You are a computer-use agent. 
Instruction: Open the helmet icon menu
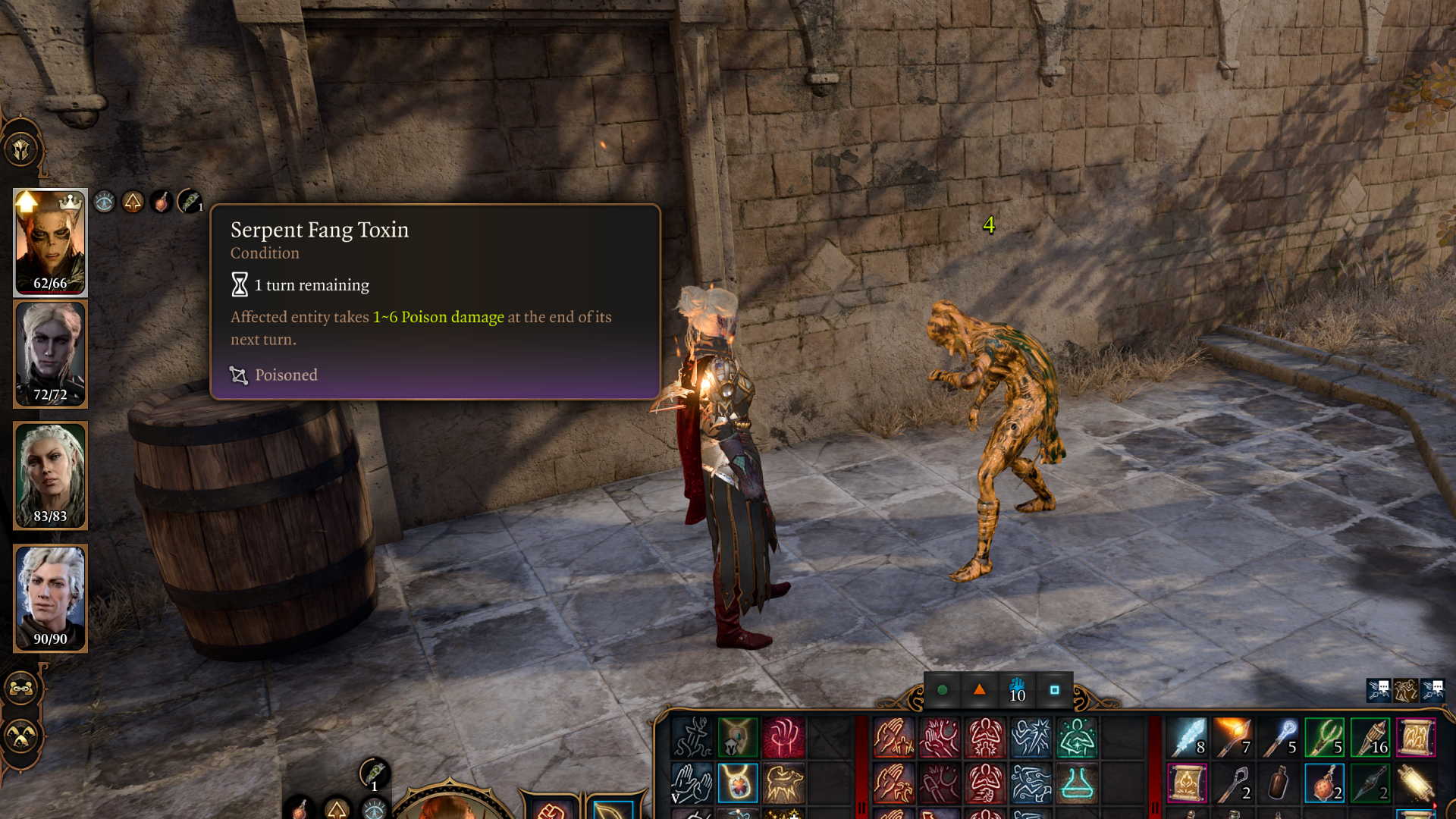pos(21,149)
